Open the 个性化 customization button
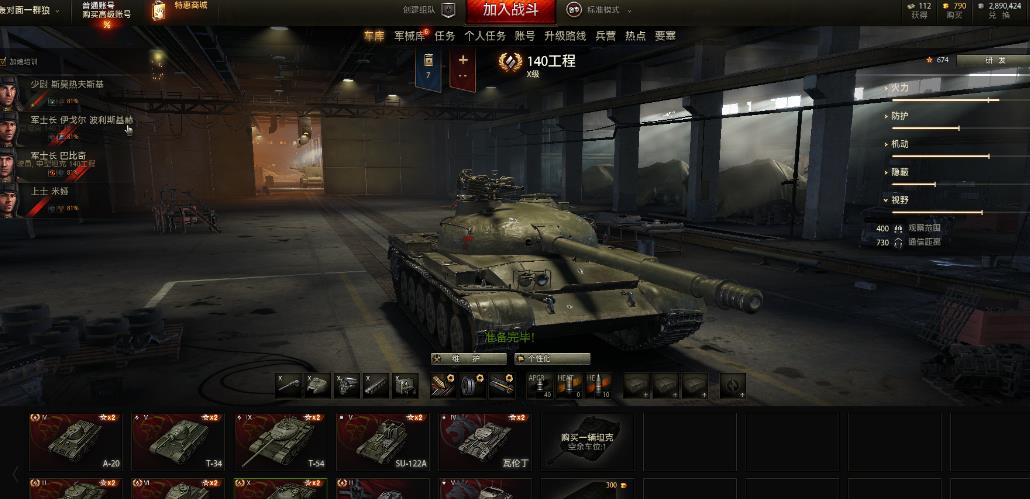 (x=552, y=358)
